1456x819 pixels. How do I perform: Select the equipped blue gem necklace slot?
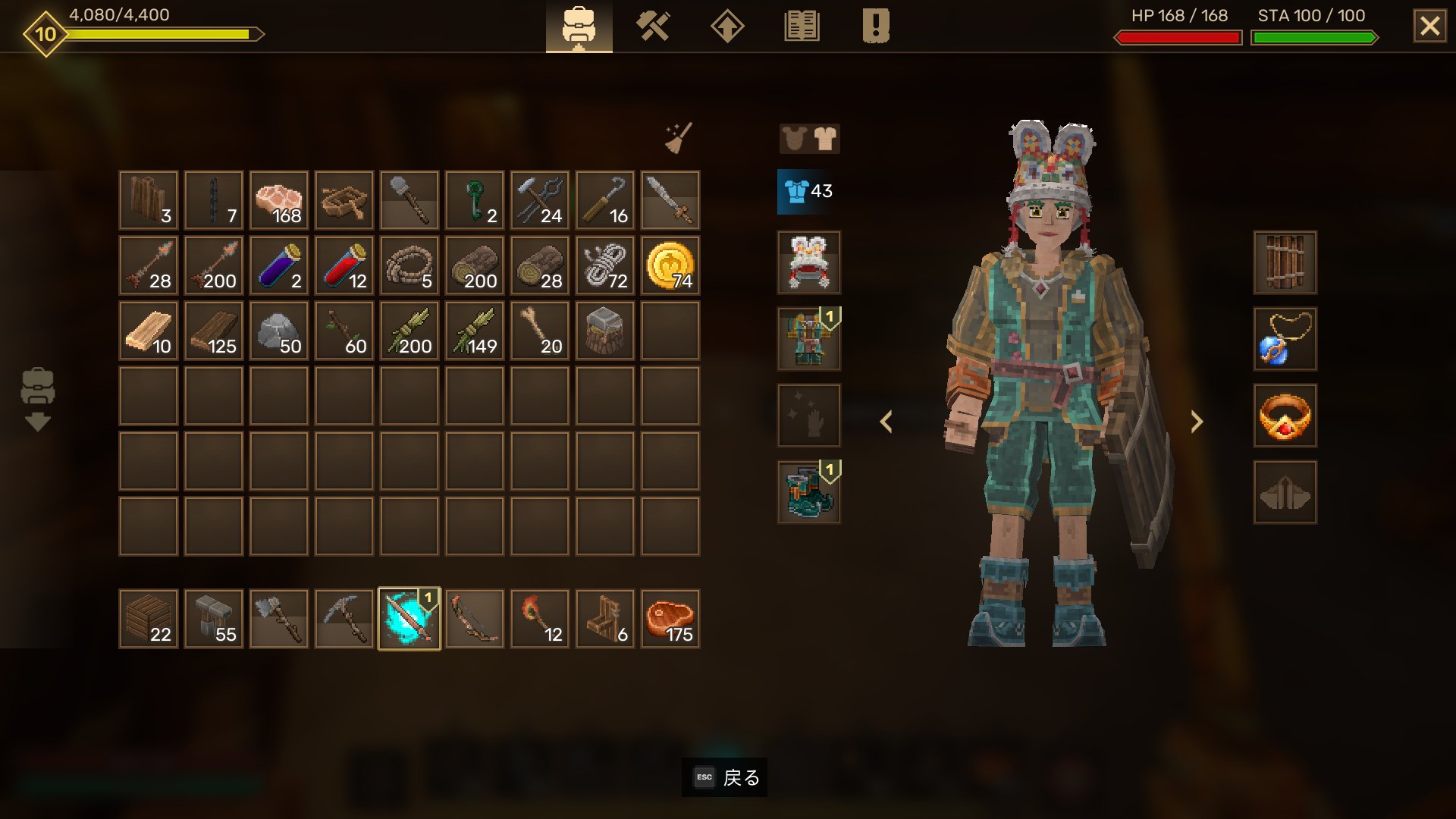tap(1285, 339)
